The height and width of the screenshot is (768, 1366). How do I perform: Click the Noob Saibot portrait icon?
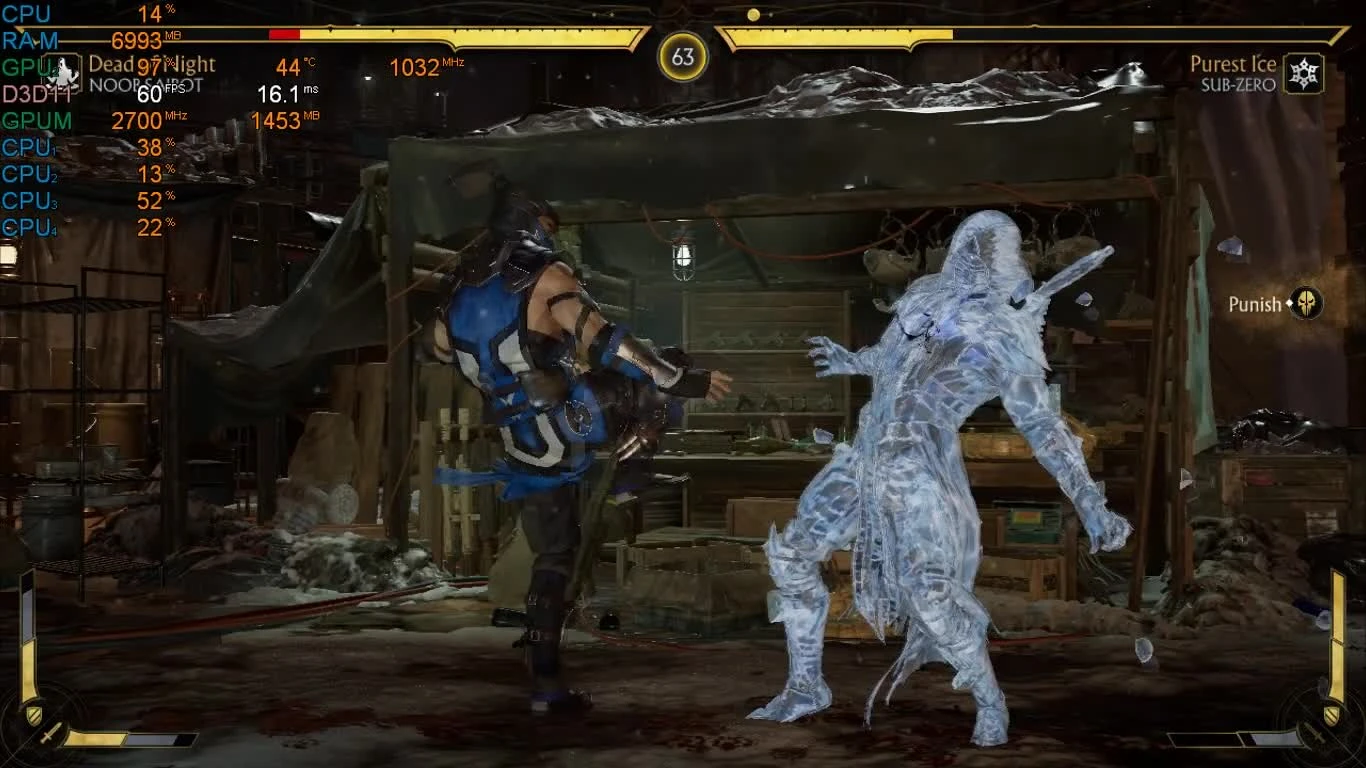[x=62, y=74]
